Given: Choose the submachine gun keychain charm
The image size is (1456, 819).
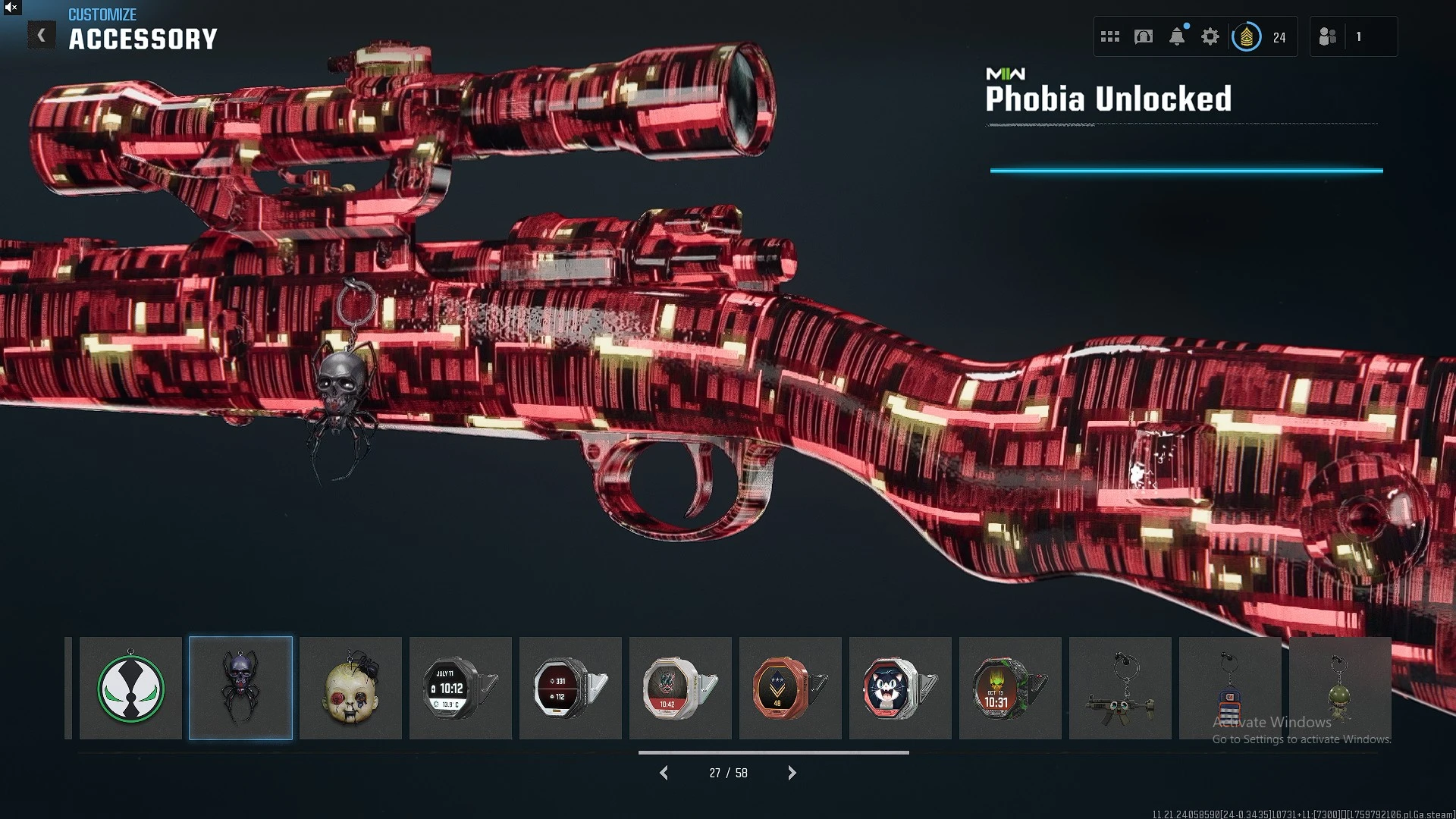Looking at the screenshot, I should click(1120, 688).
